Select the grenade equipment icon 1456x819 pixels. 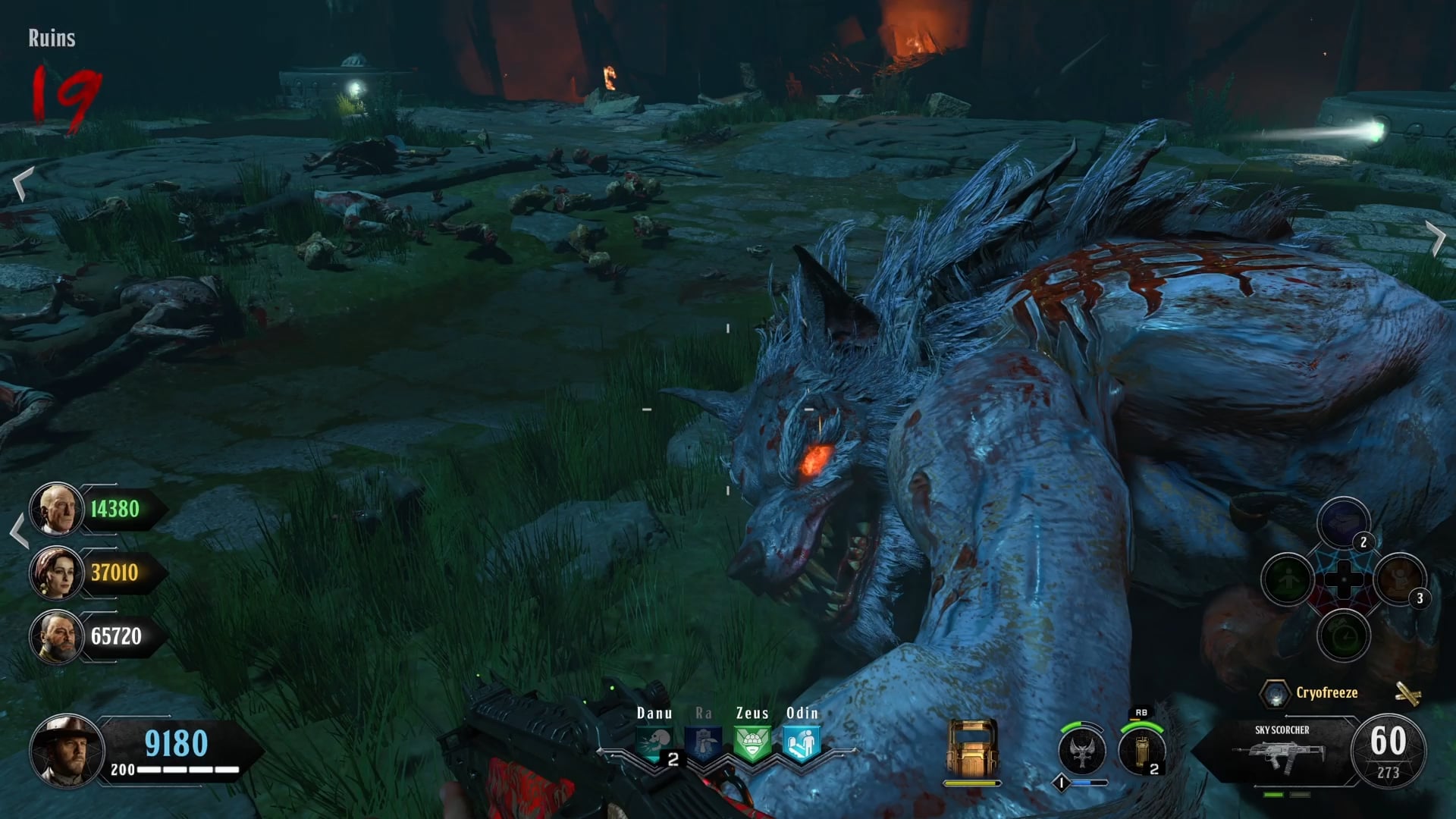pyautogui.click(x=1141, y=750)
